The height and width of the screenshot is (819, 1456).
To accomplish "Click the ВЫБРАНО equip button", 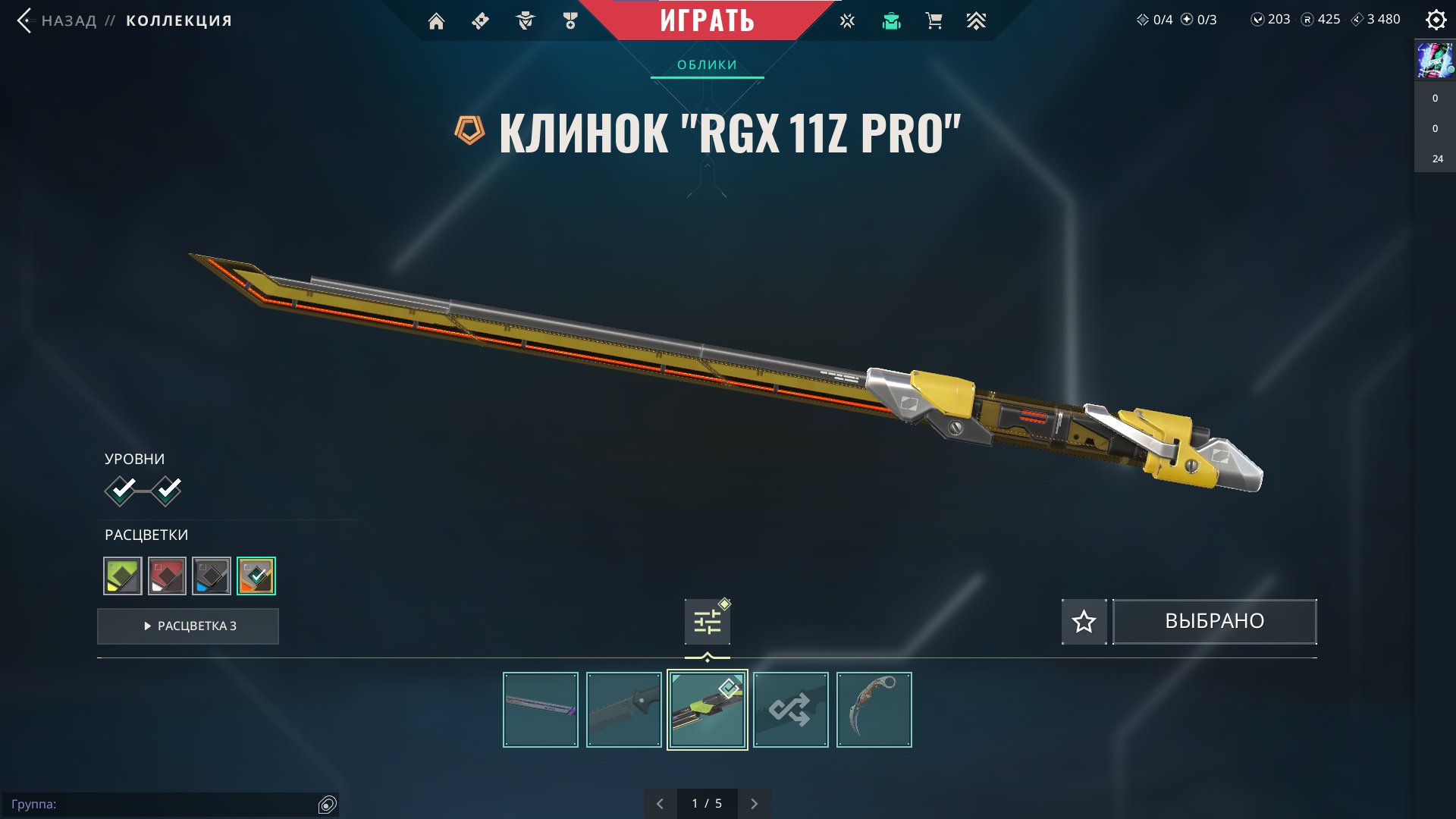I will 1214,622.
